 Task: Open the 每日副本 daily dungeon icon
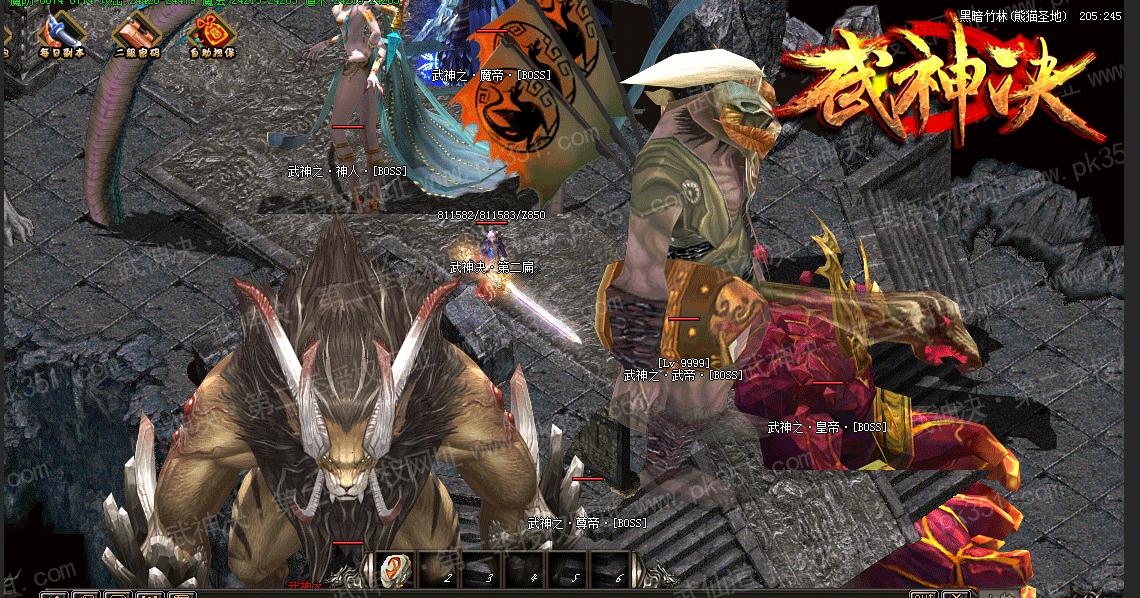62,33
